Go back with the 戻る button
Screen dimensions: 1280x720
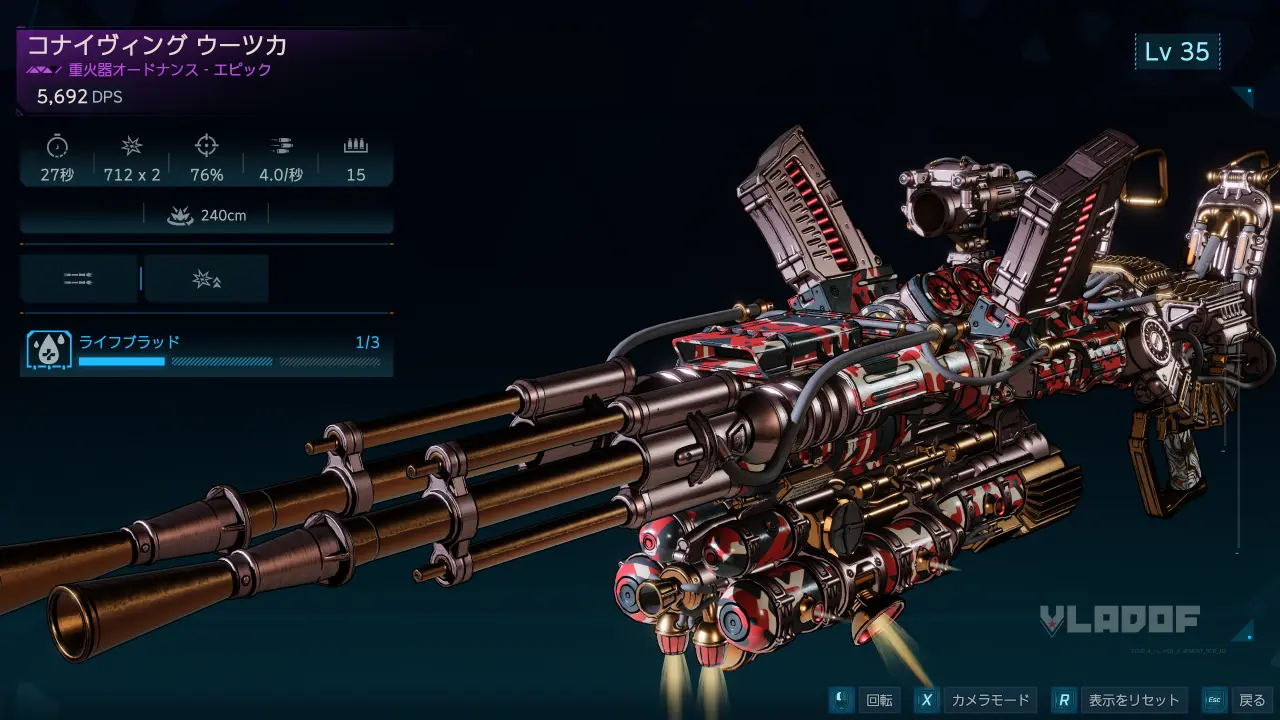(x=1238, y=700)
